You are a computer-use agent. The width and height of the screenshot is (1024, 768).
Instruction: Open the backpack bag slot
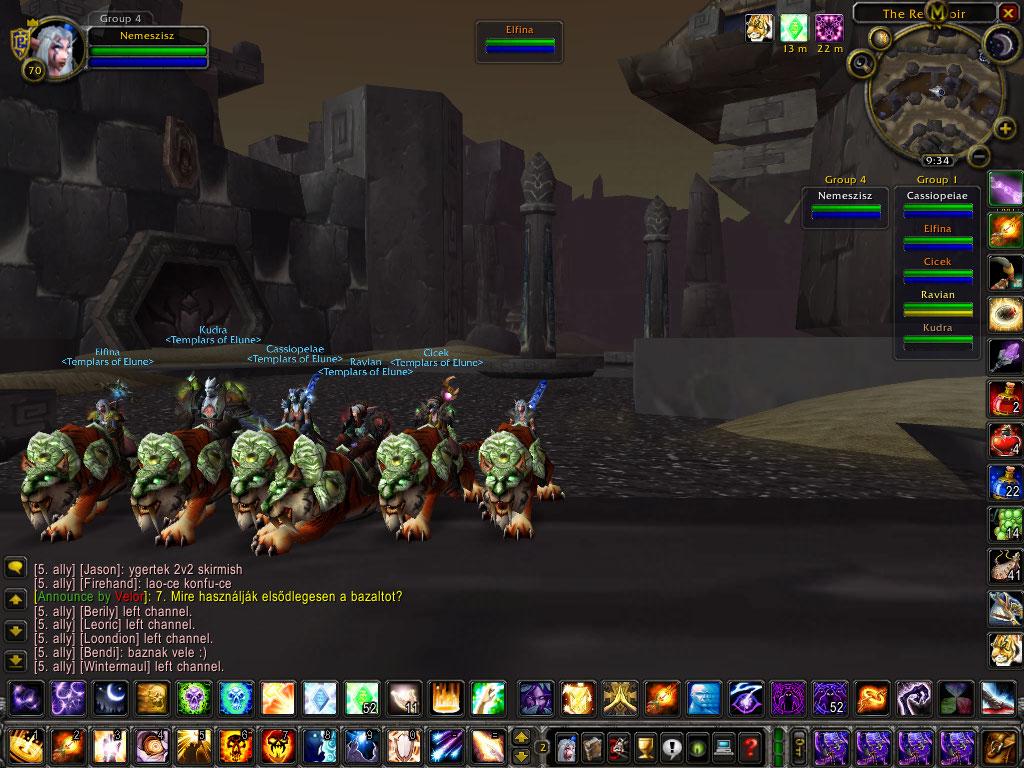tap(999, 746)
